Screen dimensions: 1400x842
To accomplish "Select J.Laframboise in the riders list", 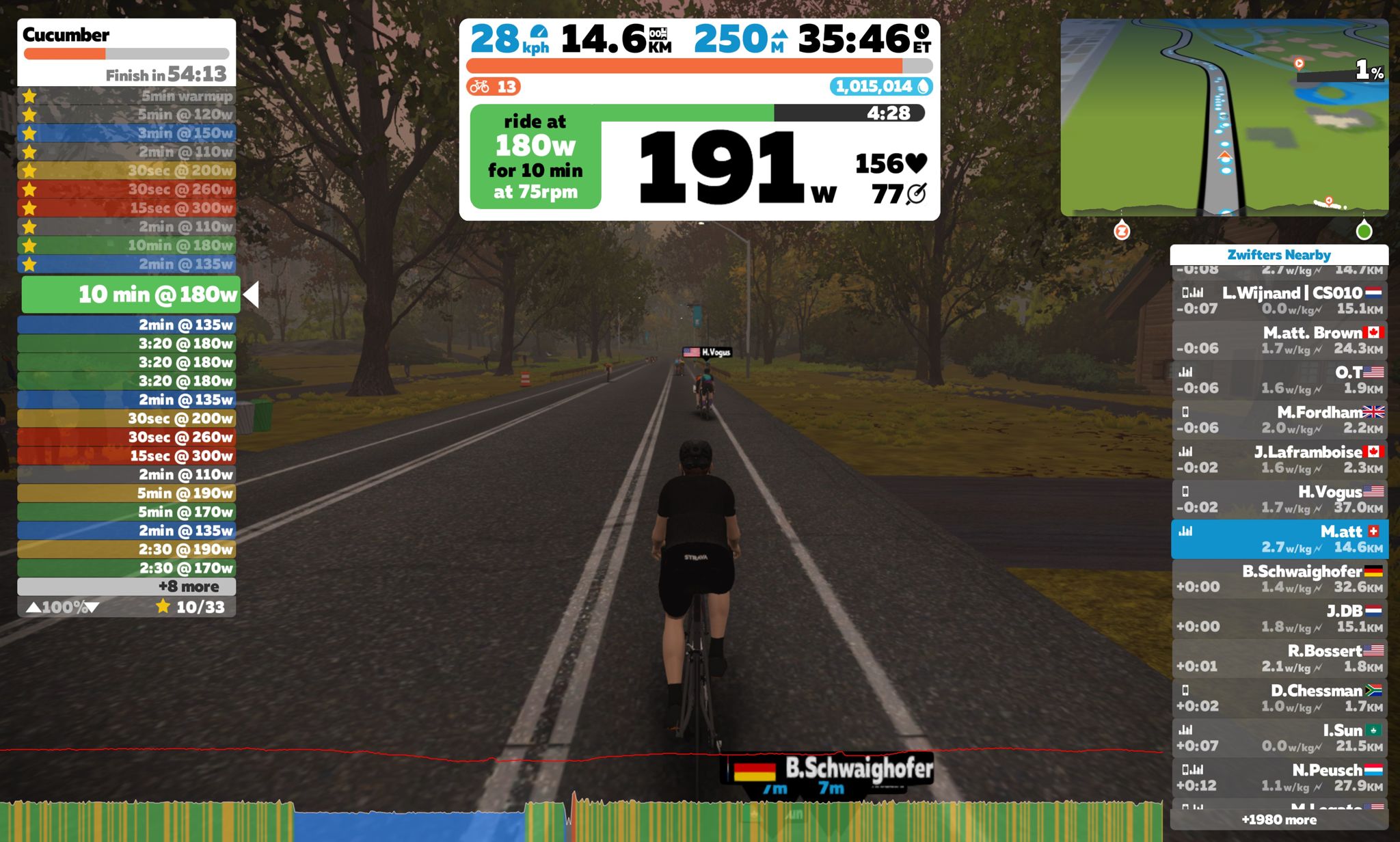I will pyautogui.click(x=1279, y=459).
